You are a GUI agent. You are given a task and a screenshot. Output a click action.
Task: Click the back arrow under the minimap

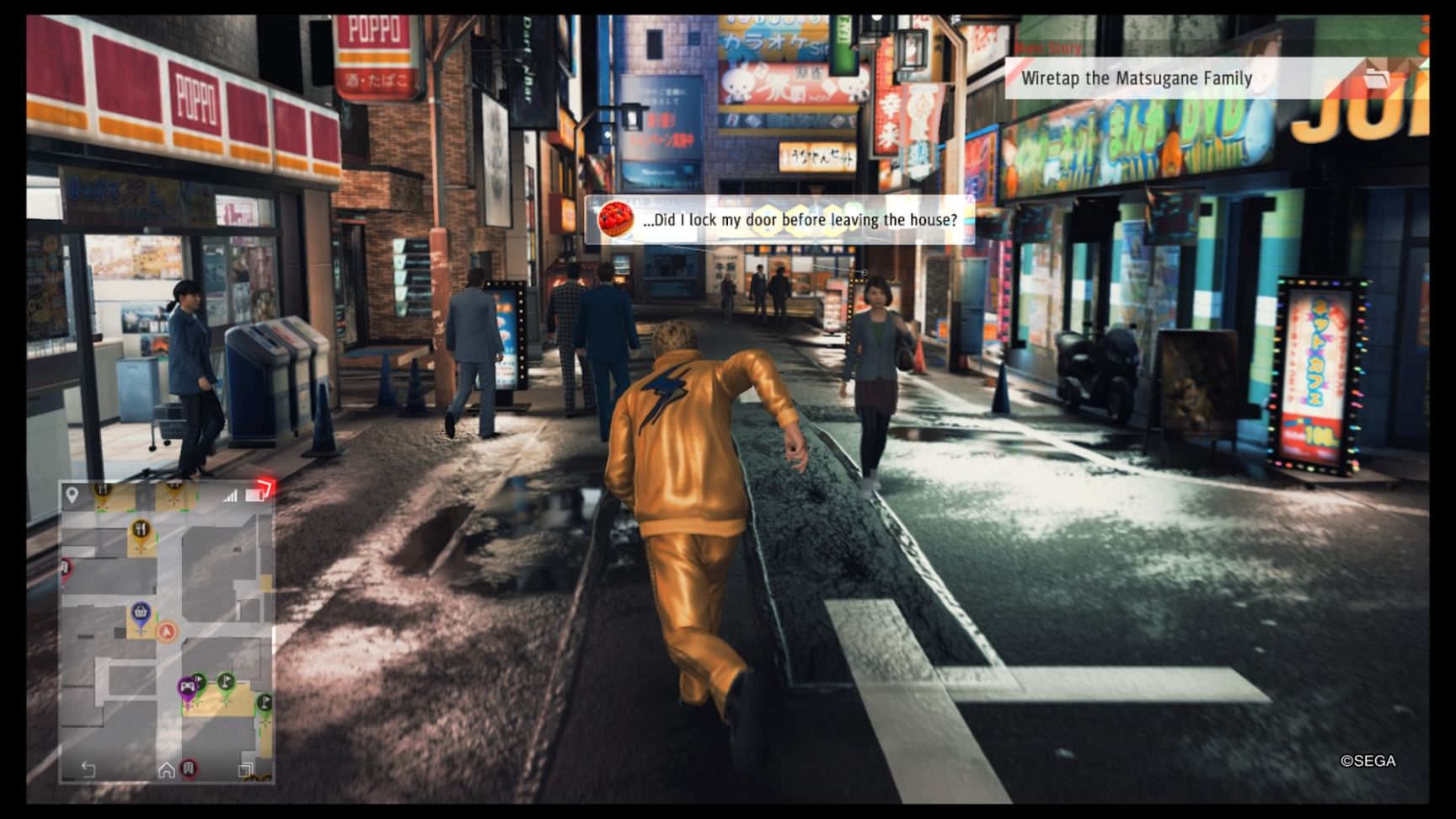(88, 768)
